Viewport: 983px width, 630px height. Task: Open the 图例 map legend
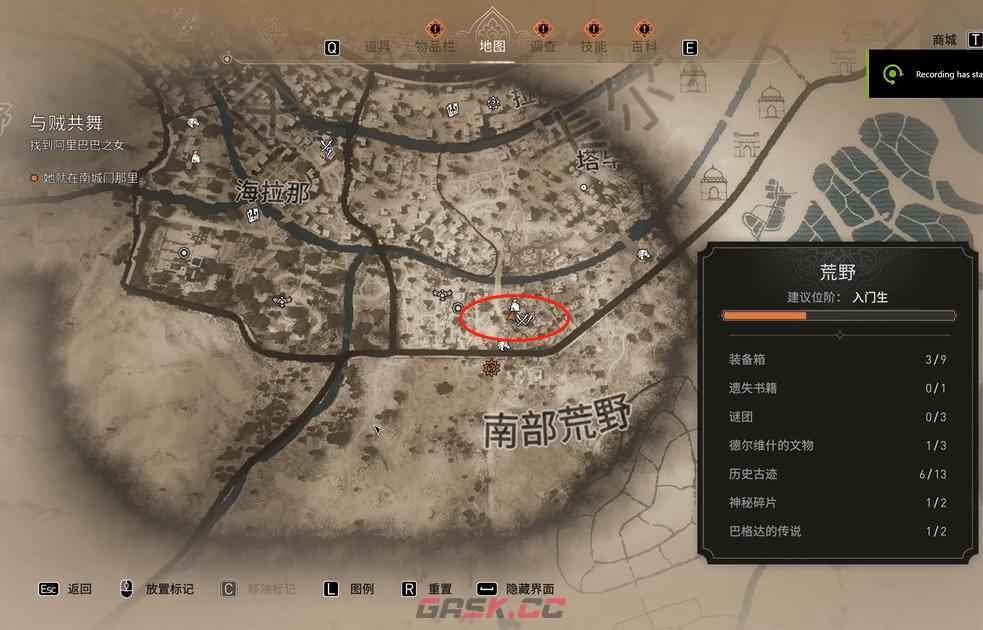(361, 589)
